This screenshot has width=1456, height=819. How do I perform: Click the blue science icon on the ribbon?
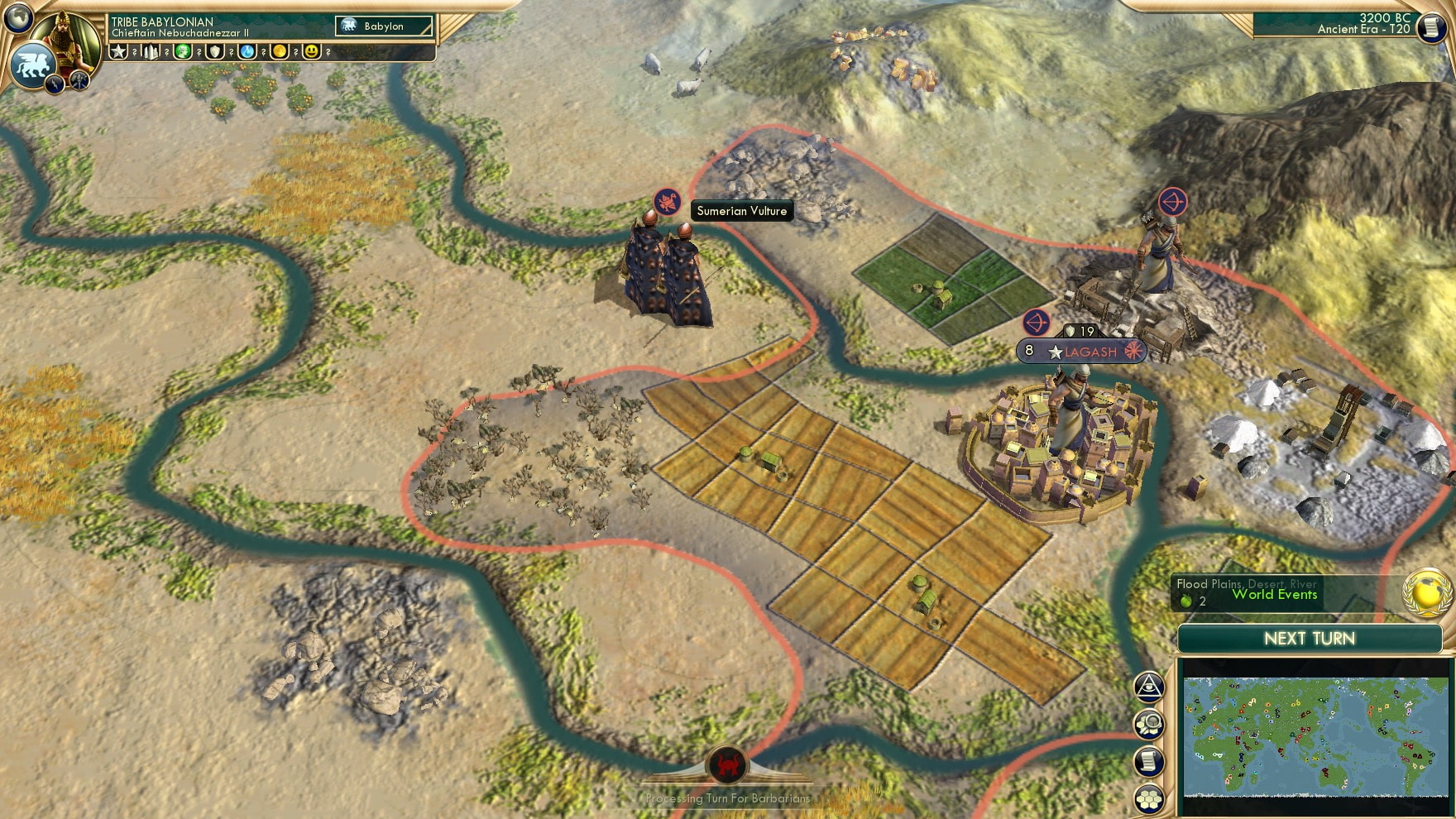coord(247,51)
